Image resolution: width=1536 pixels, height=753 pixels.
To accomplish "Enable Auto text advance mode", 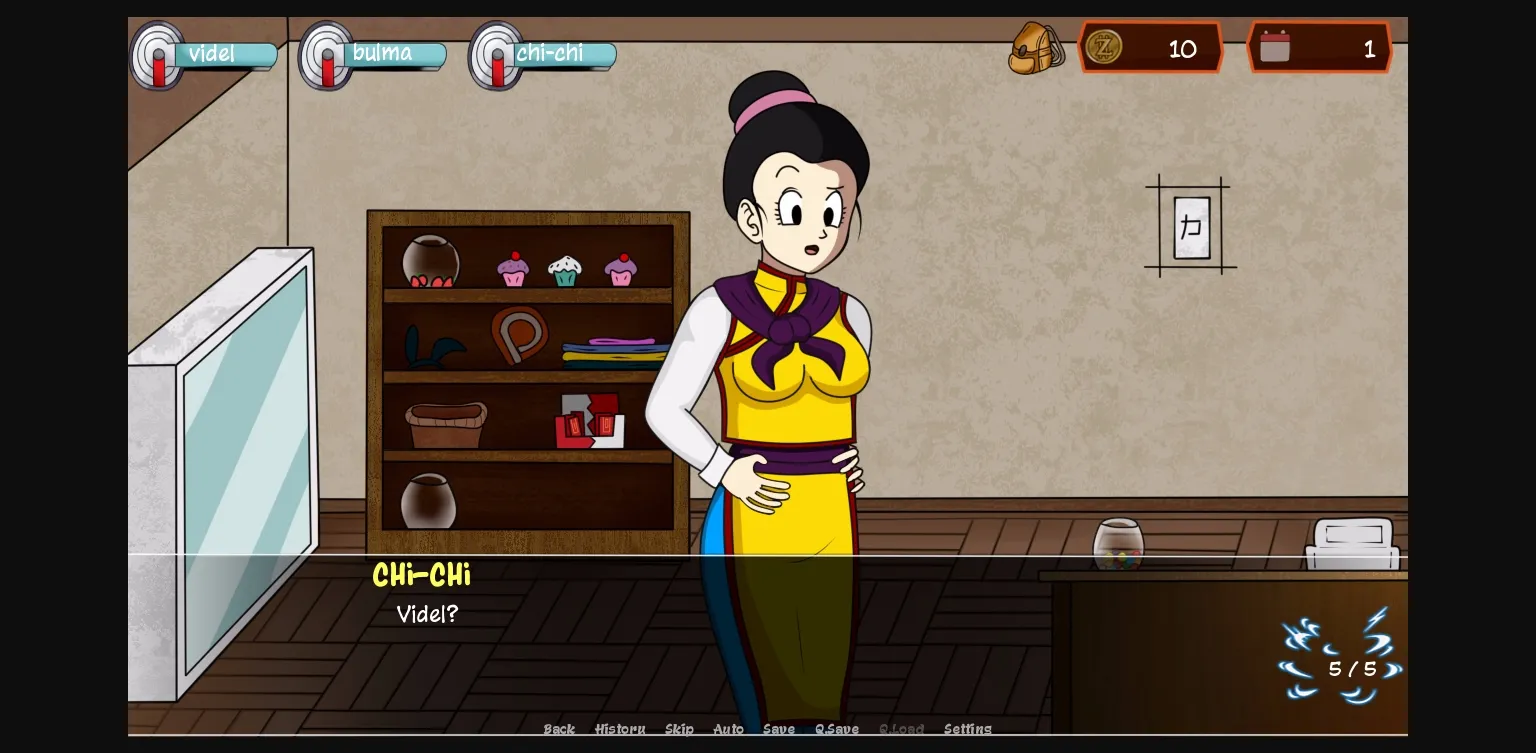I will click(728, 729).
